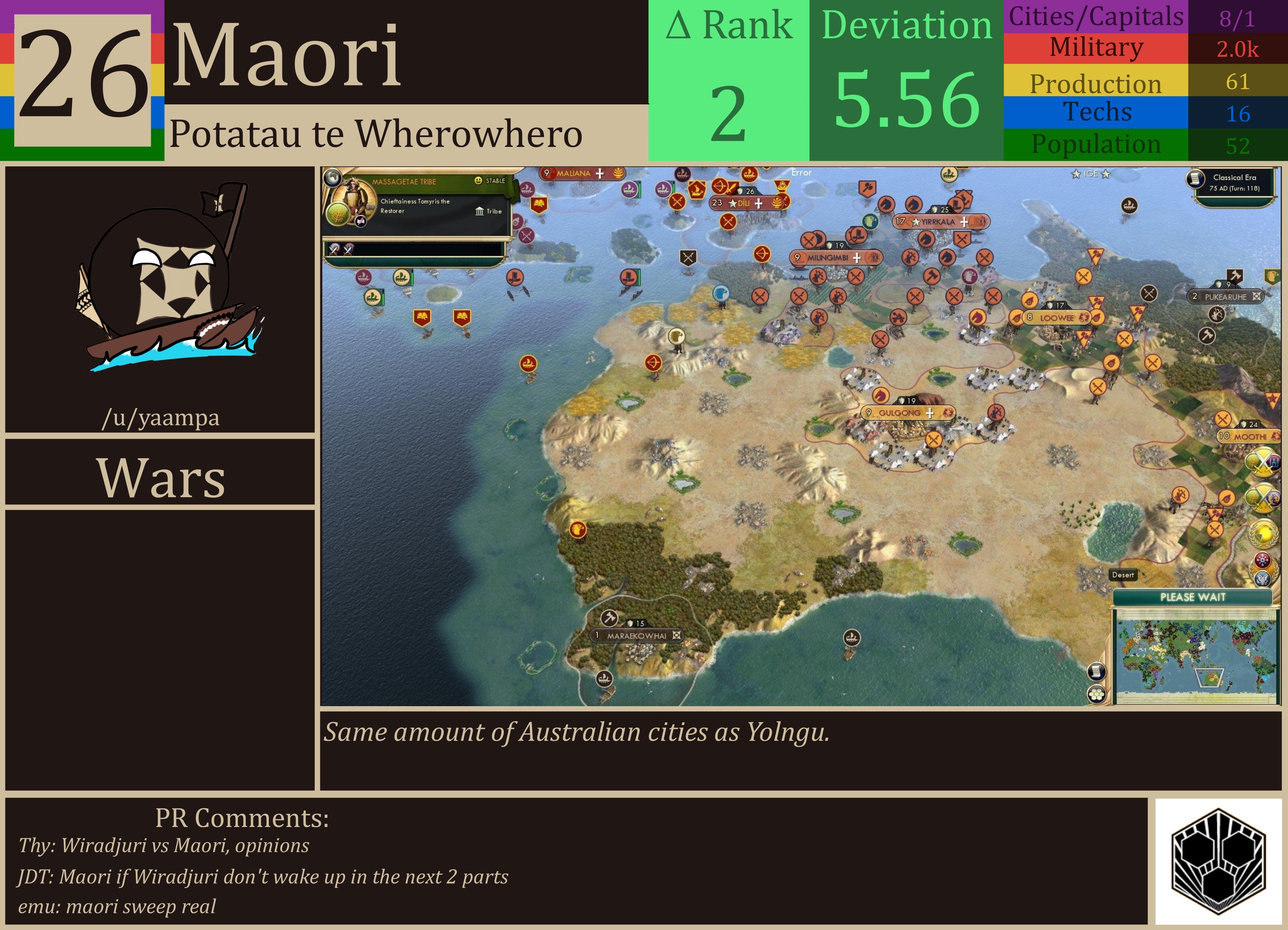Toggle the crossed-out status badge on Tomyris portrait
Screen dimensions: 1288x930
point(361,222)
